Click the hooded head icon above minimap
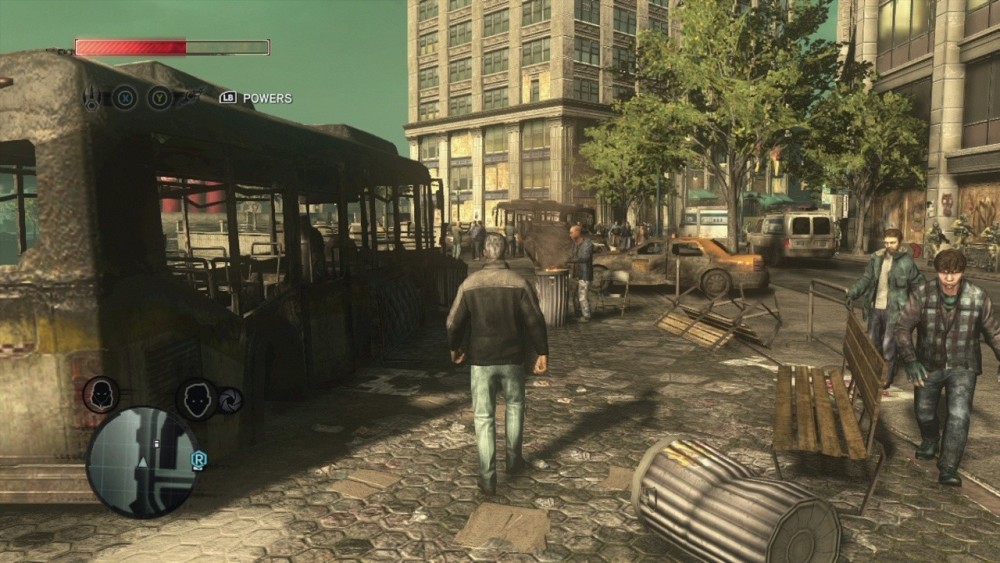Screen dimensions: 1000x563 (101, 393)
